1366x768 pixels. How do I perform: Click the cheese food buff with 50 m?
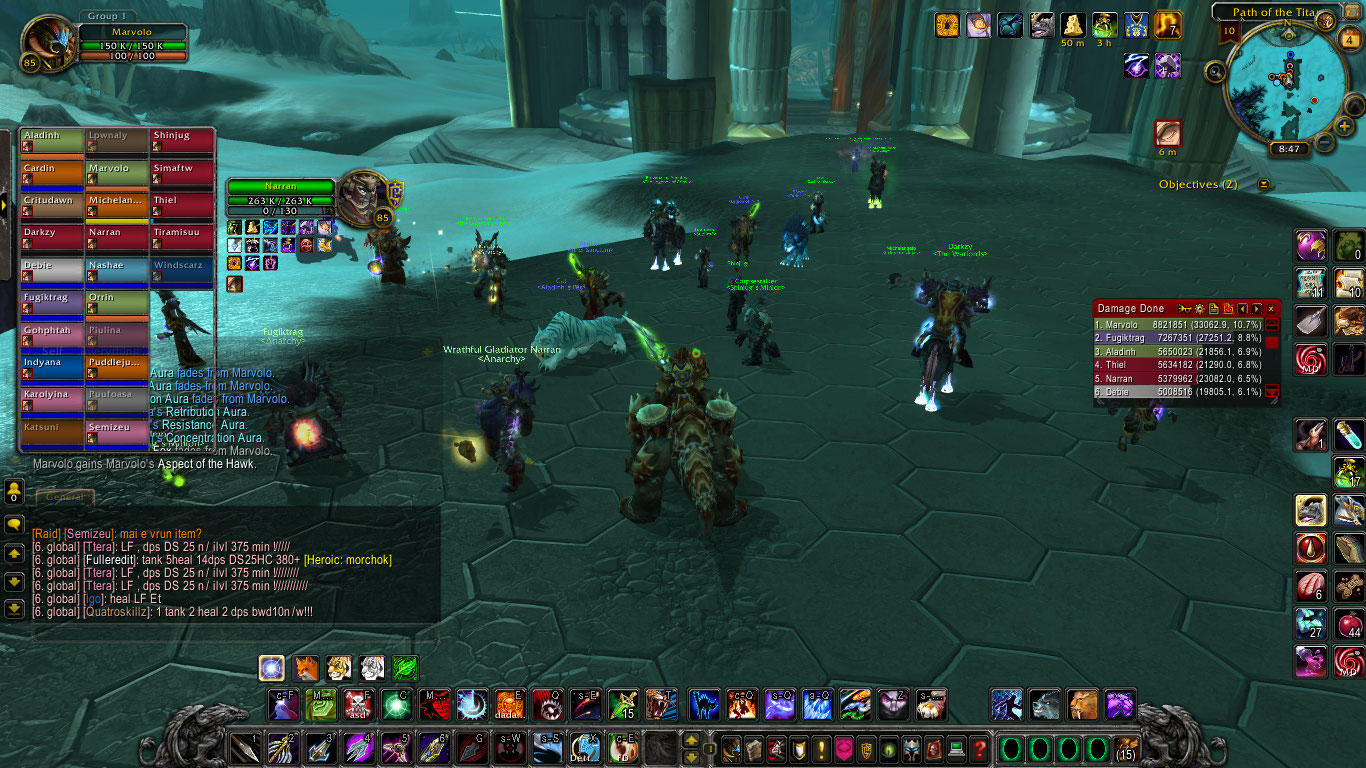pos(1072,25)
